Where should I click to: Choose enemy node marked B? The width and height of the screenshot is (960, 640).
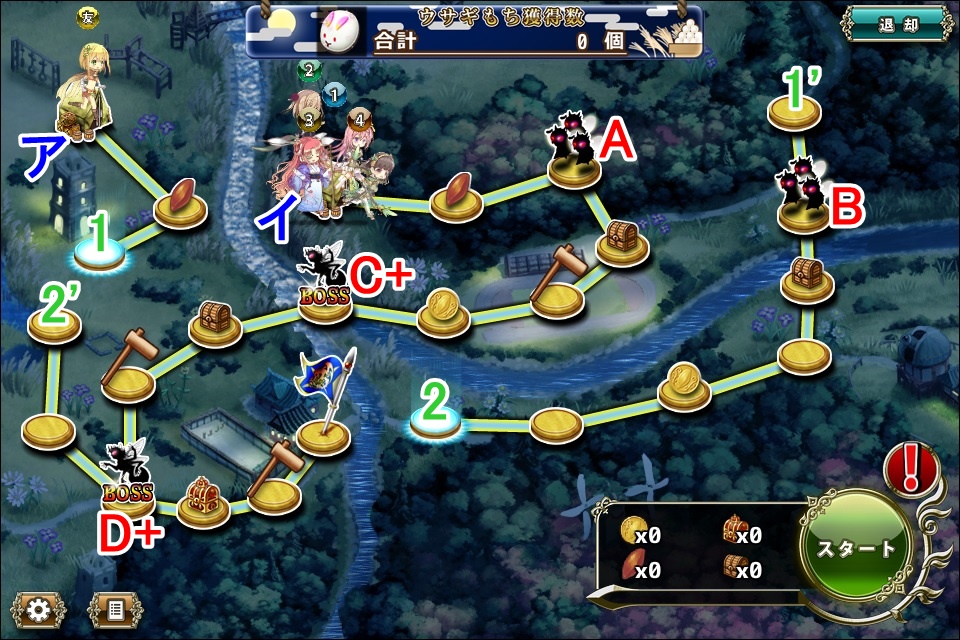[x=803, y=205]
